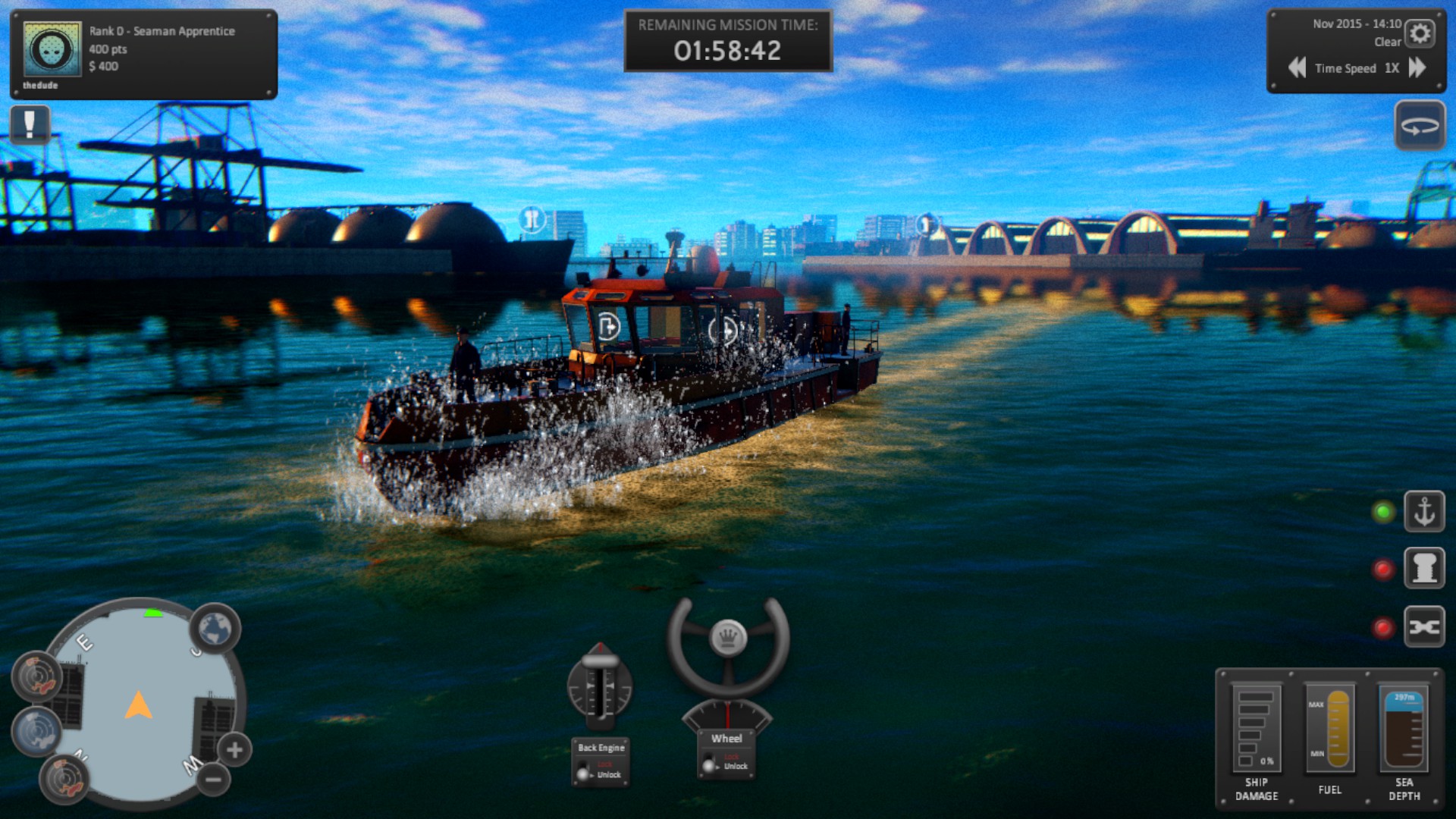The height and width of the screenshot is (819, 1456).
Task: Open game settings via the gear icon
Action: (1420, 33)
